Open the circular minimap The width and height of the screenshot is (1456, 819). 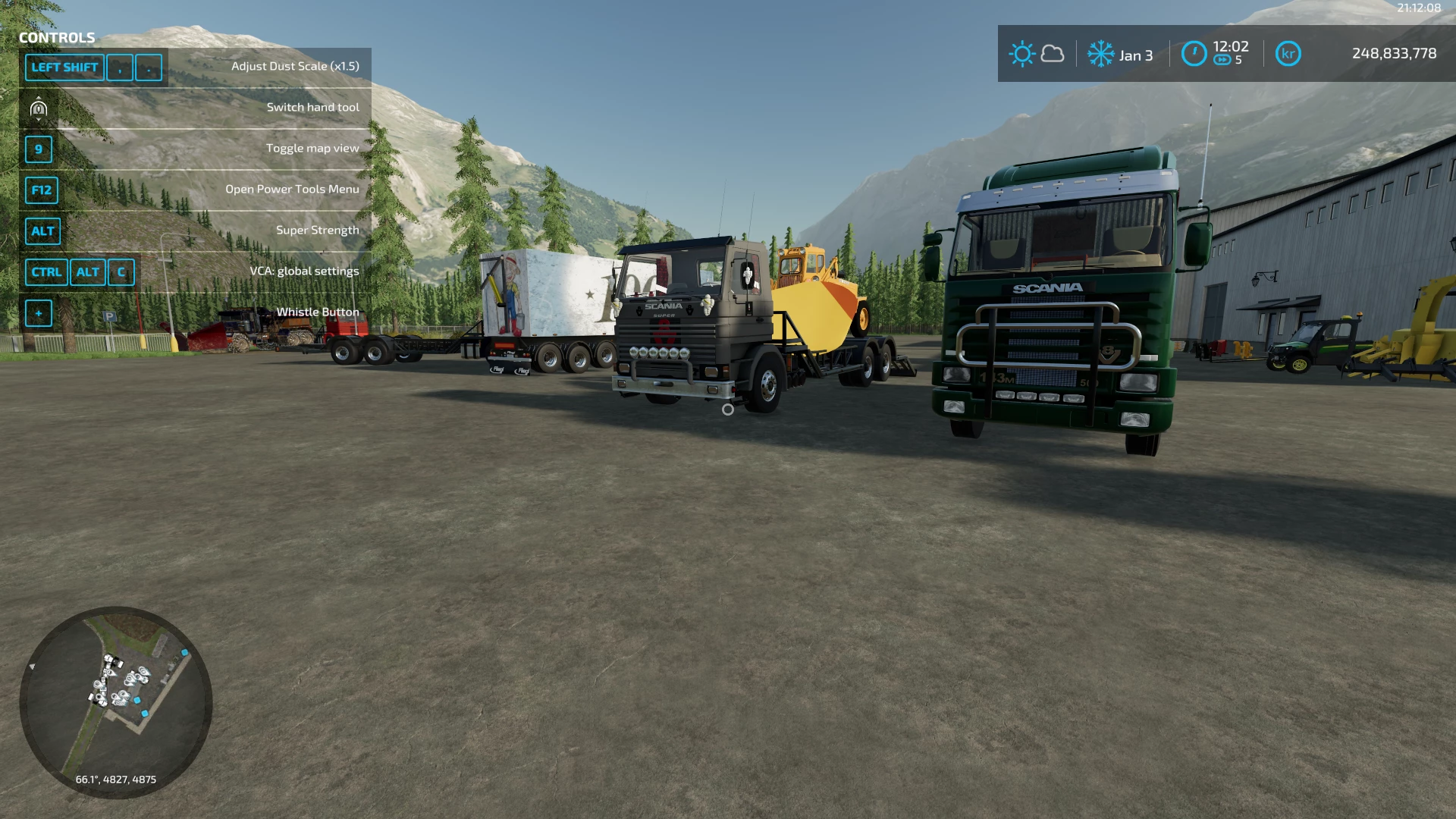coord(116,701)
